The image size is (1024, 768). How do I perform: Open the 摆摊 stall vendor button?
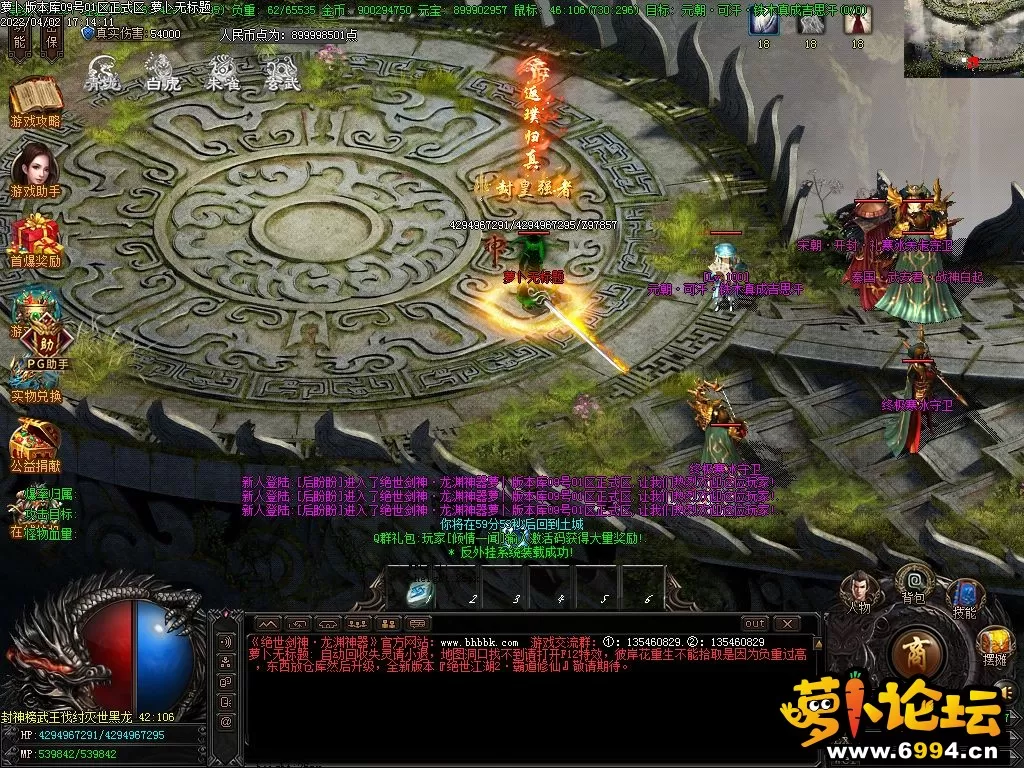pos(994,644)
